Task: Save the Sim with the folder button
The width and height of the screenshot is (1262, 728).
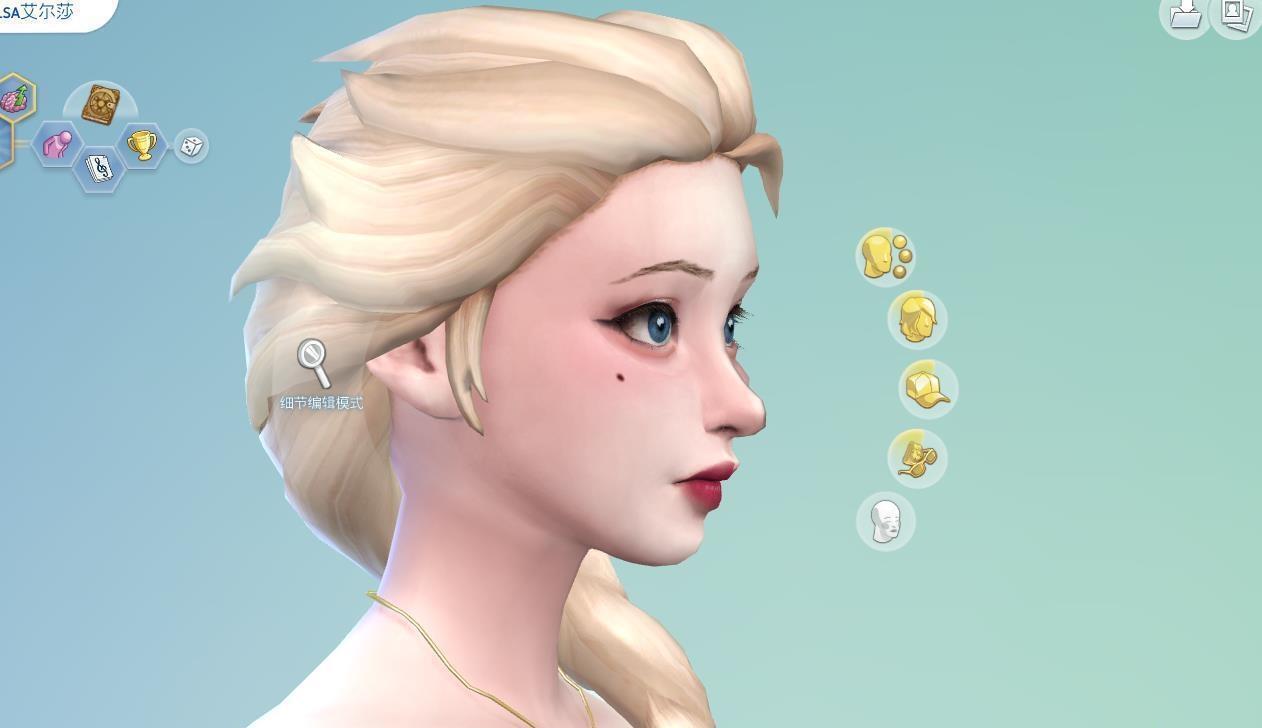Action: click(1185, 14)
